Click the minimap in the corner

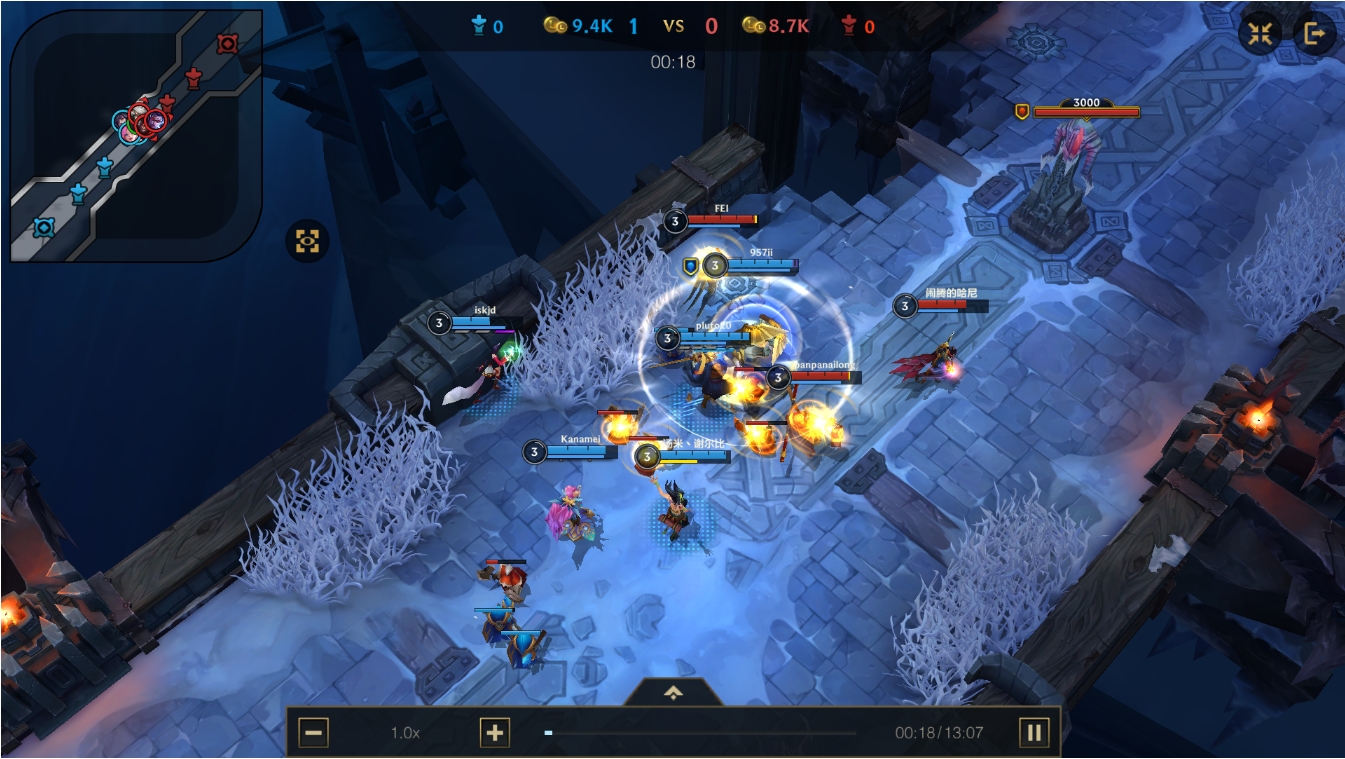tap(136, 136)
